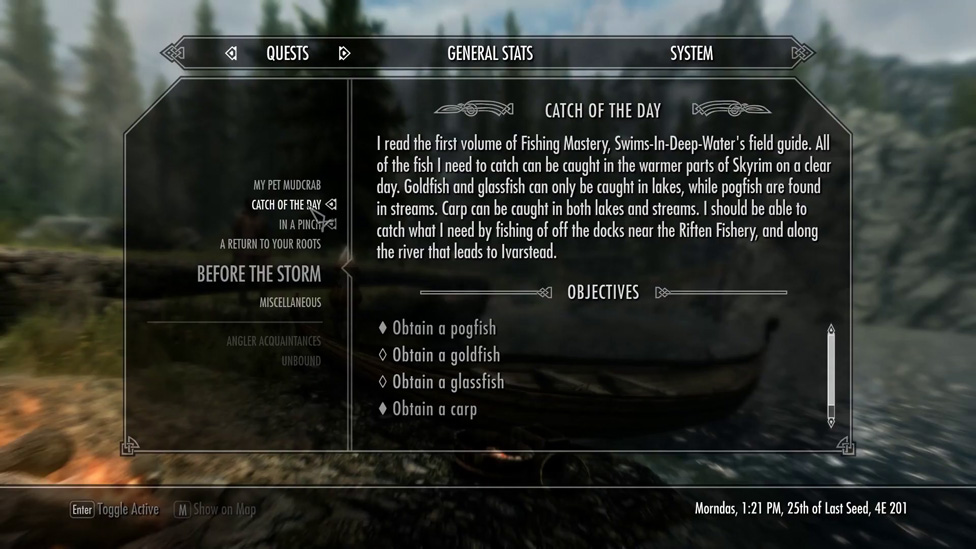
Task: Select A Return to Your Roots quest
Action: [x=270, y=244]
